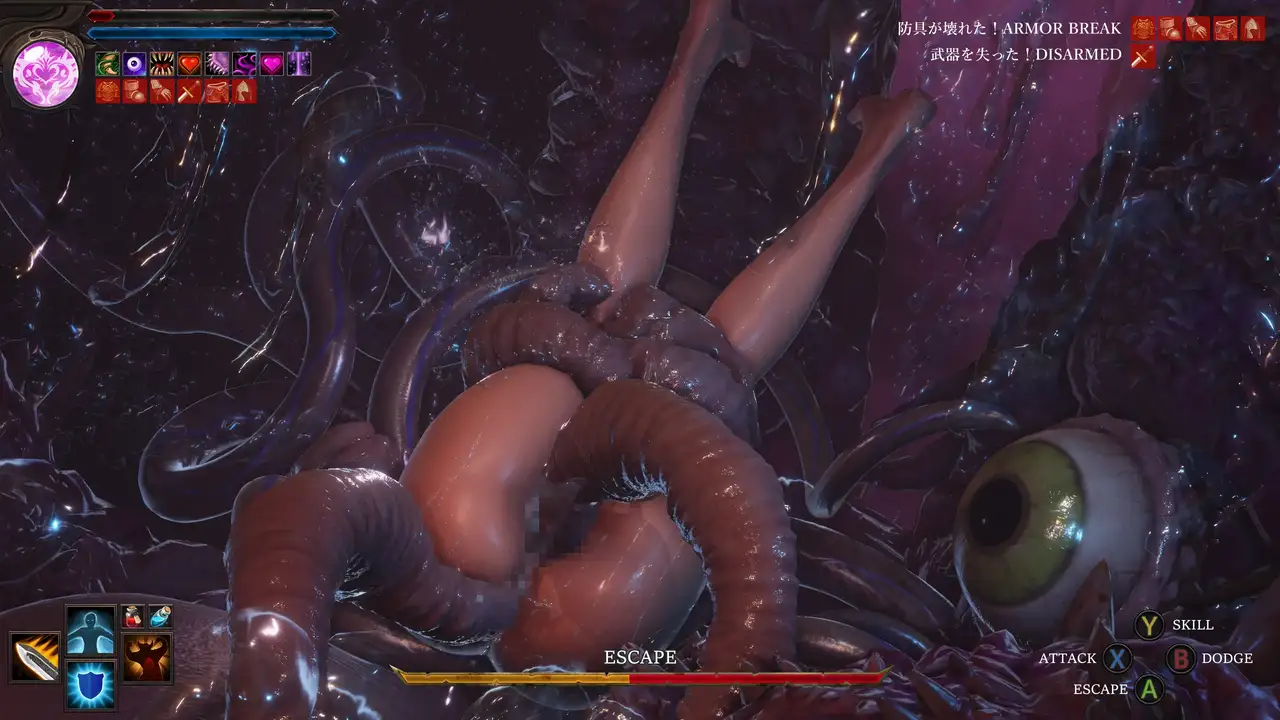Use the red health potion

(x=133, y=617)
